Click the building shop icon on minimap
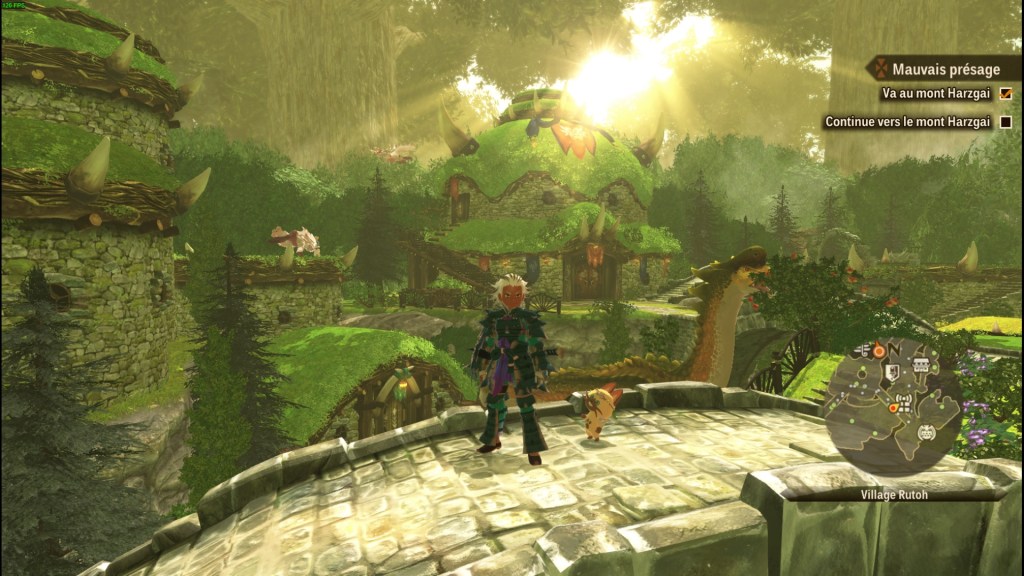Image resolution: width=1024 pixels, height=576 pixels. point(921,365)
